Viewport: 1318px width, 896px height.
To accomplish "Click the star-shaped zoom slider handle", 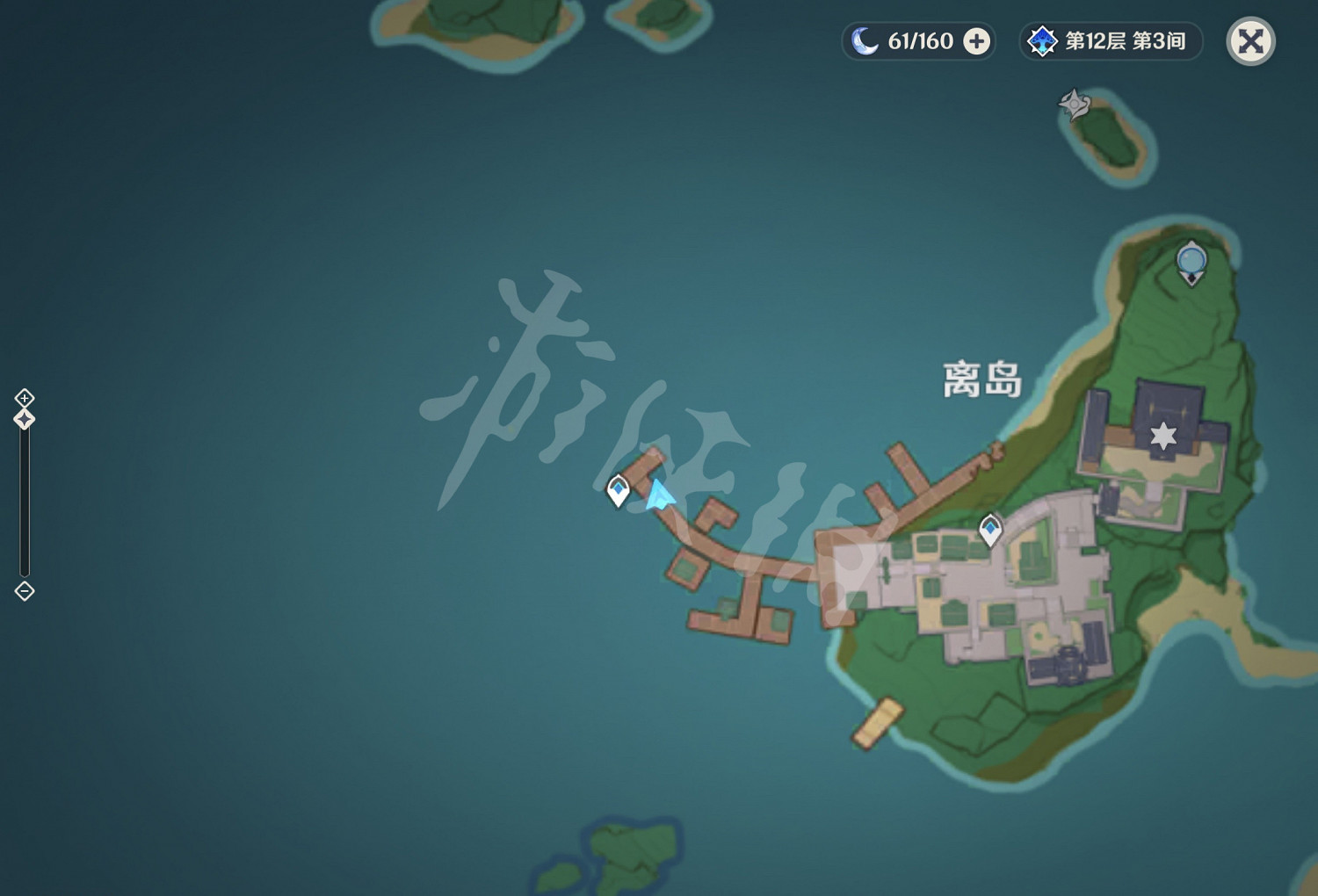I will click(24, 418).
